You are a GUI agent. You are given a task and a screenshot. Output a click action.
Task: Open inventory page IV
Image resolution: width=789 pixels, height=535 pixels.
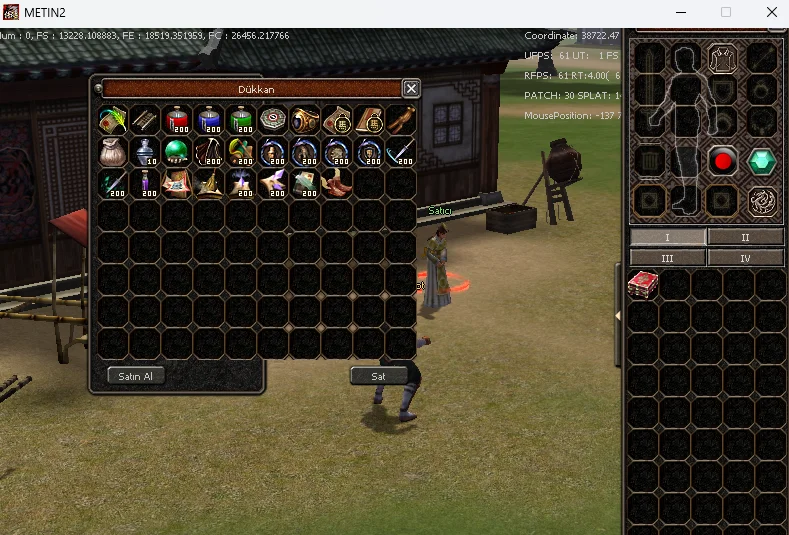click(745, 257)
